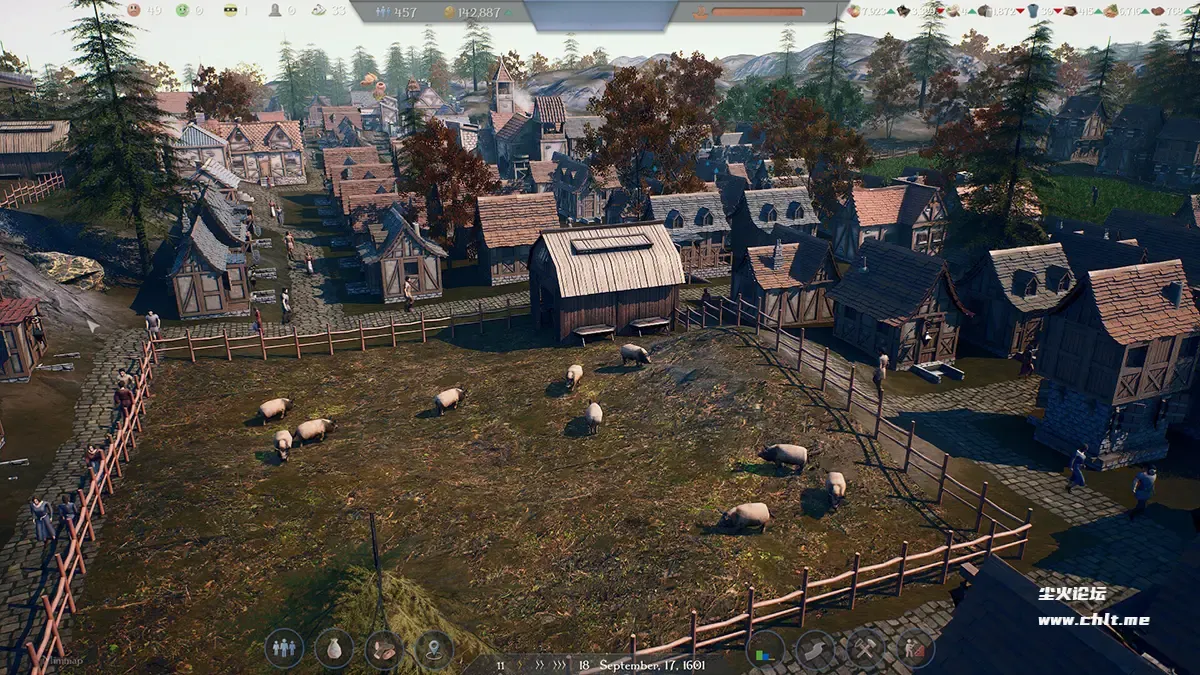Pause the game with the pause control

[500, 664]
